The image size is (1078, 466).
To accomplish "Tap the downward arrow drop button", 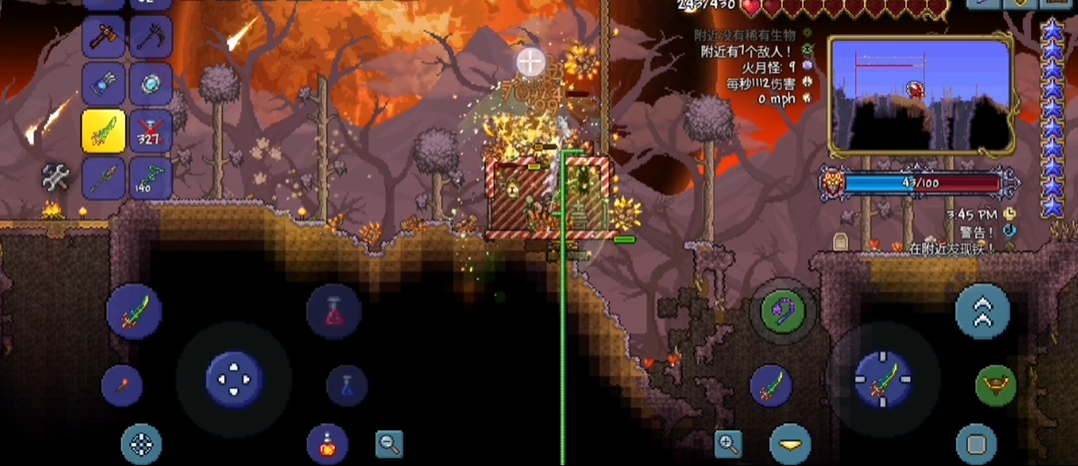I will (x=790, y=444).
